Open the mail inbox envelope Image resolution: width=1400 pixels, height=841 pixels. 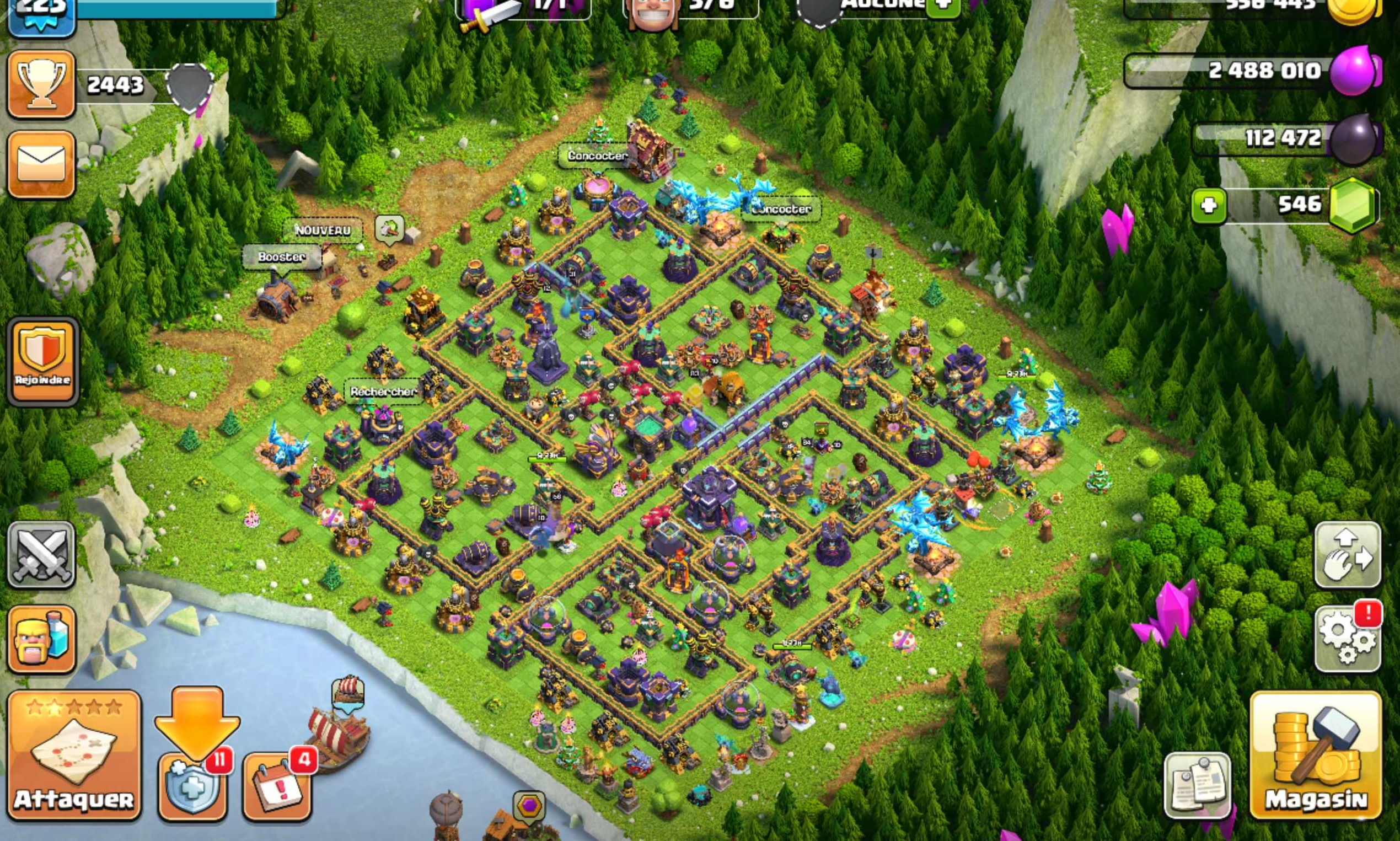(x=41, y=164)
